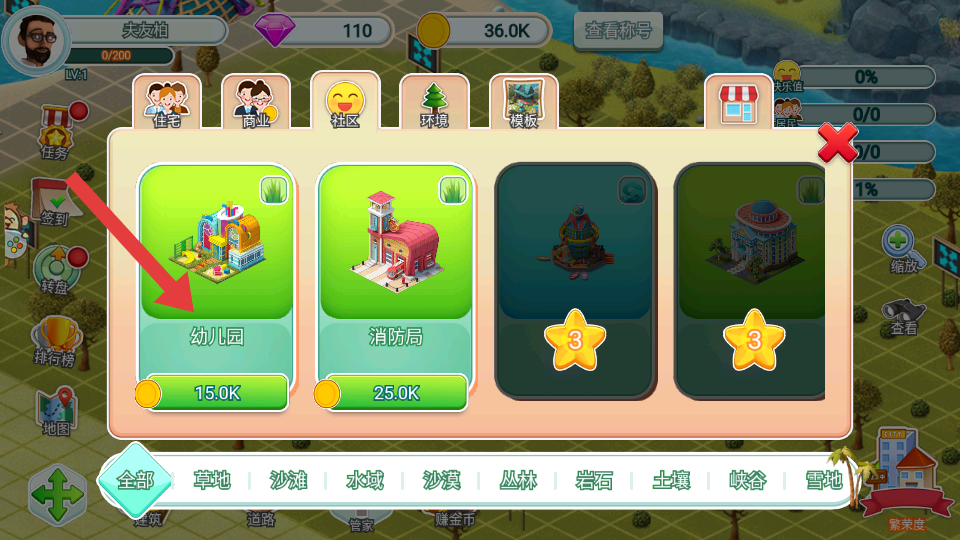Open the 任务 quests icon

(55, 135)
